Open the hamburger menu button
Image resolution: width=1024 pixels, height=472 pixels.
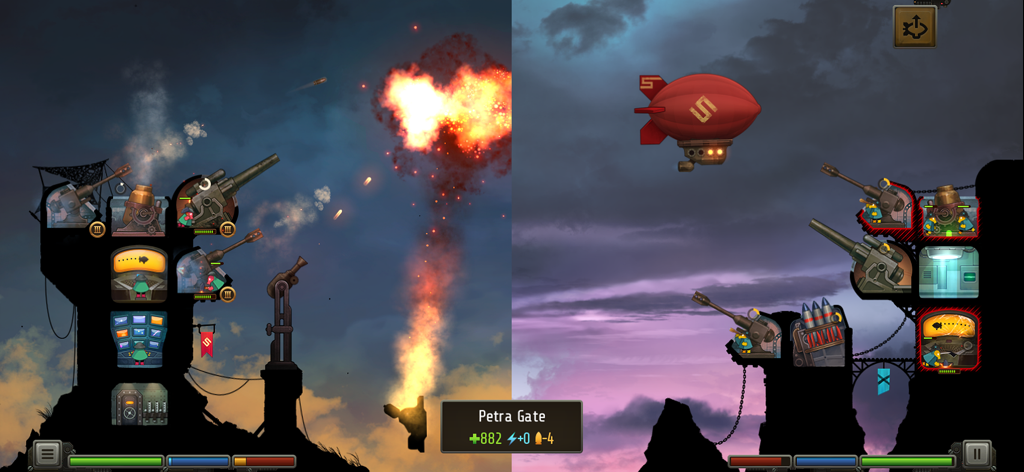click(x=47, y=454)
